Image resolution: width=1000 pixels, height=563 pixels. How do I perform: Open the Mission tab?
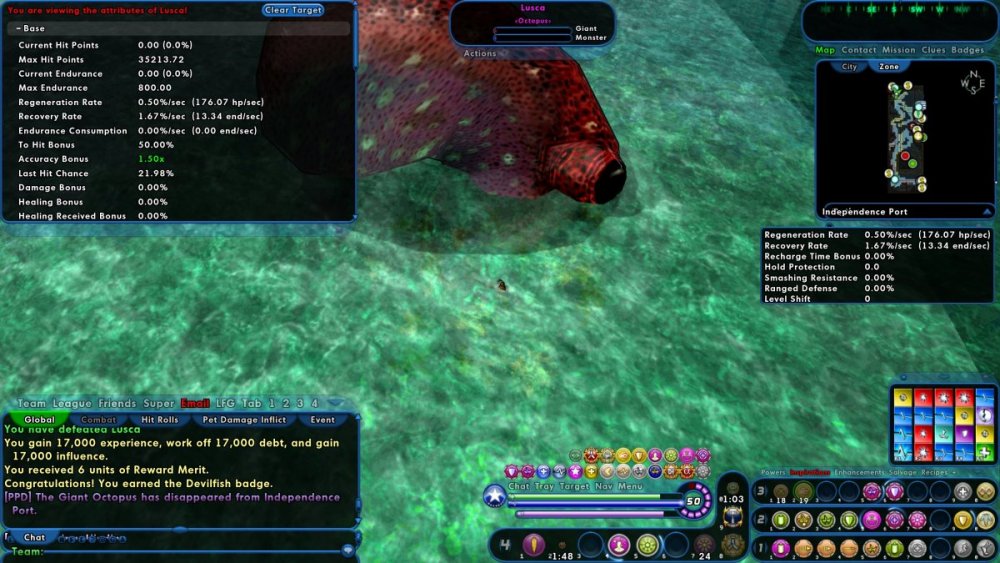tap(899, 50)
